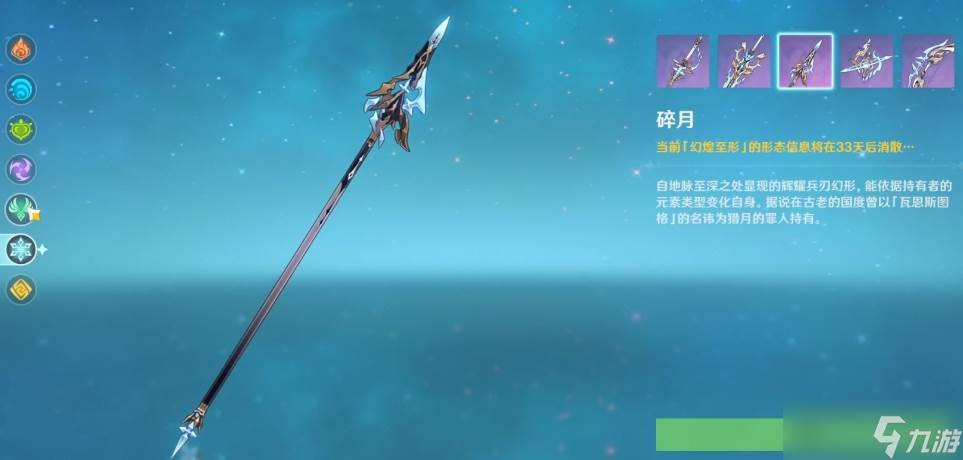Switch to the Hydro water element

(22, 89)
